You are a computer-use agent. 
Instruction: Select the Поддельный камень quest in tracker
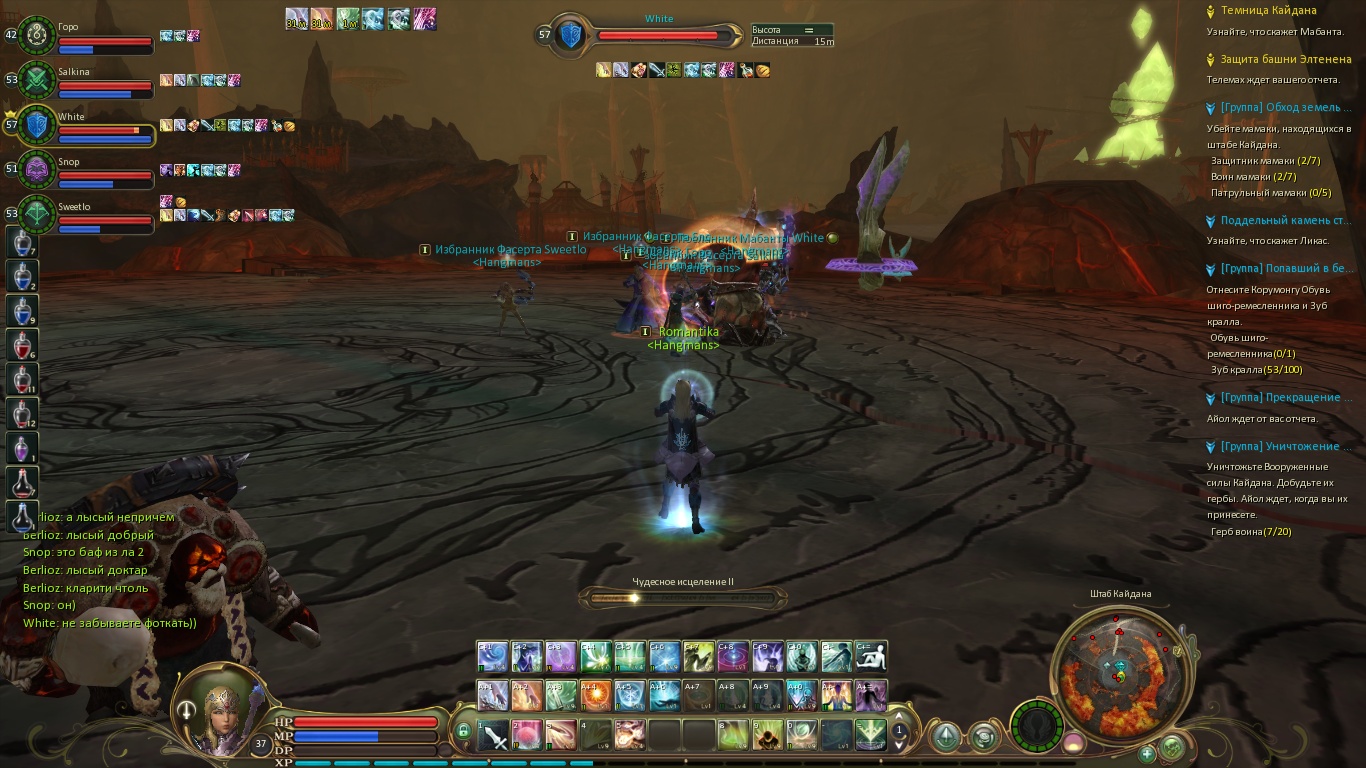(1285, 221)
